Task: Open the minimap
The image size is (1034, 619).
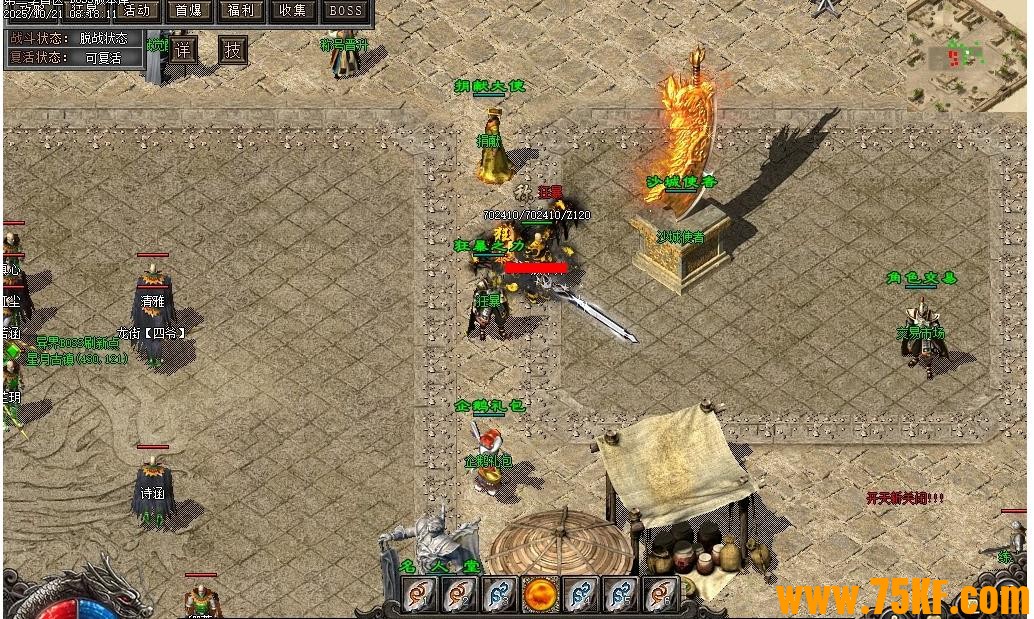Action: (x=966, y=55)
